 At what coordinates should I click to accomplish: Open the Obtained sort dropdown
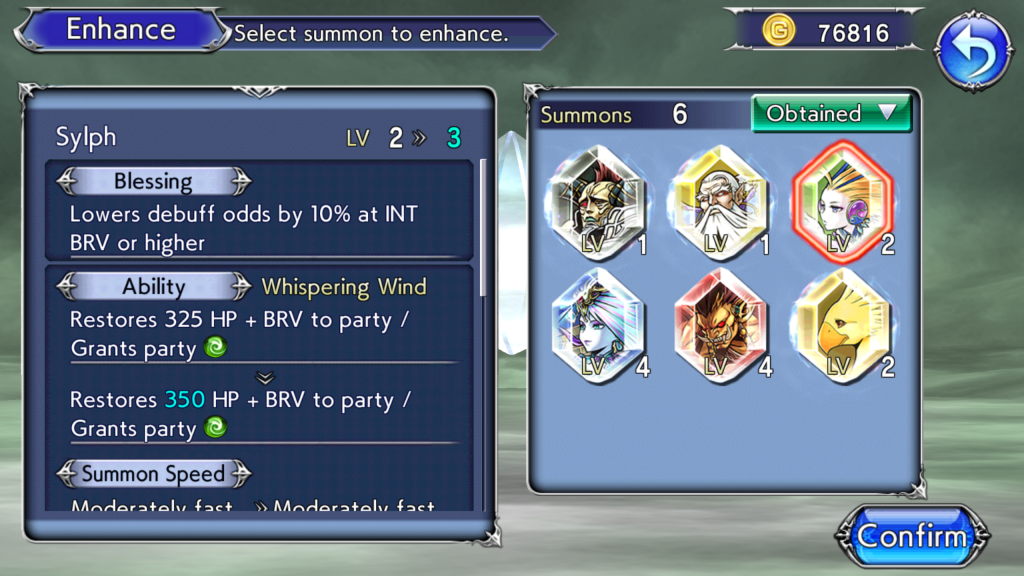831,114
